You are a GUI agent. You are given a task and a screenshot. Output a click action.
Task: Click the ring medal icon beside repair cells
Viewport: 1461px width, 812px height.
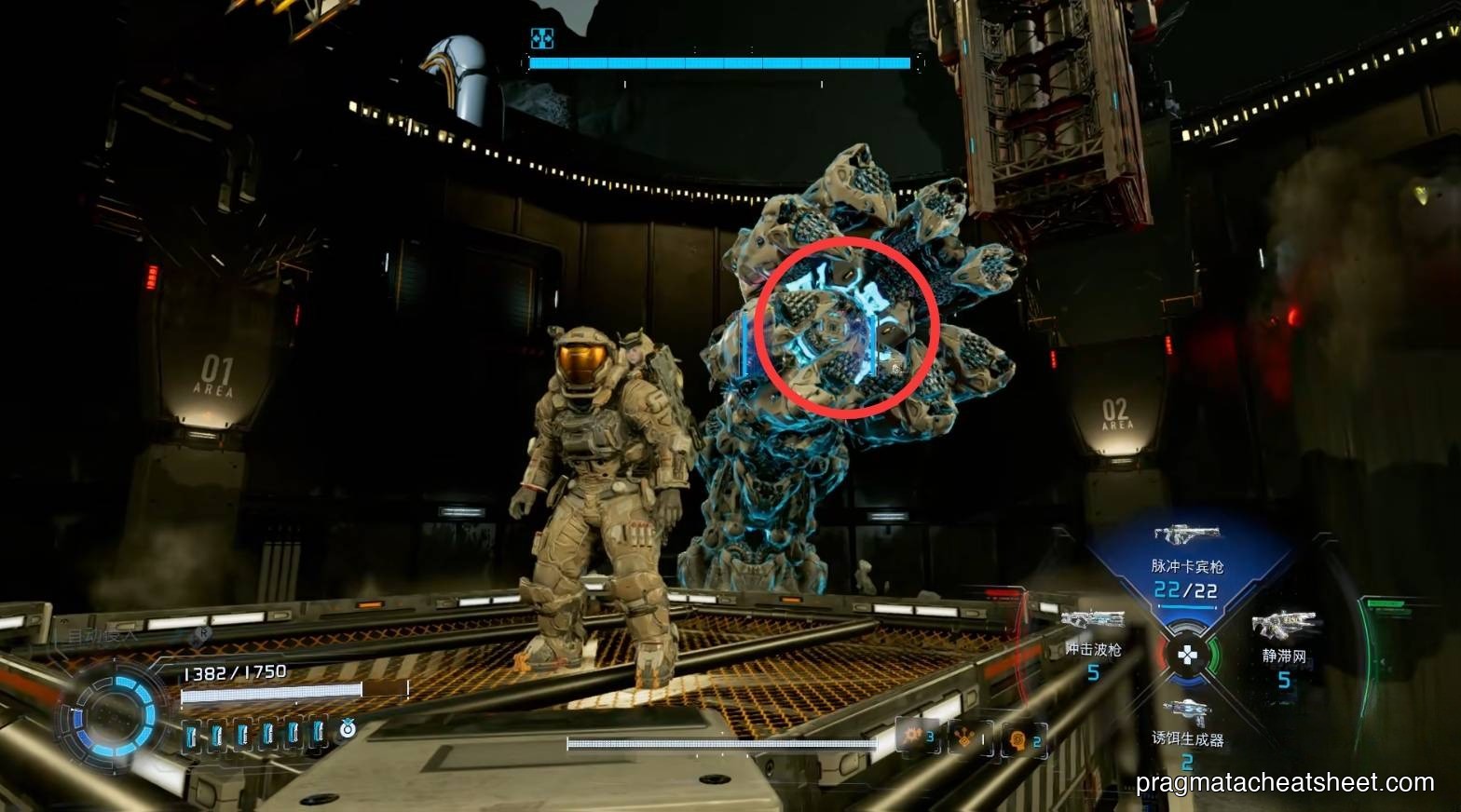[348, 729]
